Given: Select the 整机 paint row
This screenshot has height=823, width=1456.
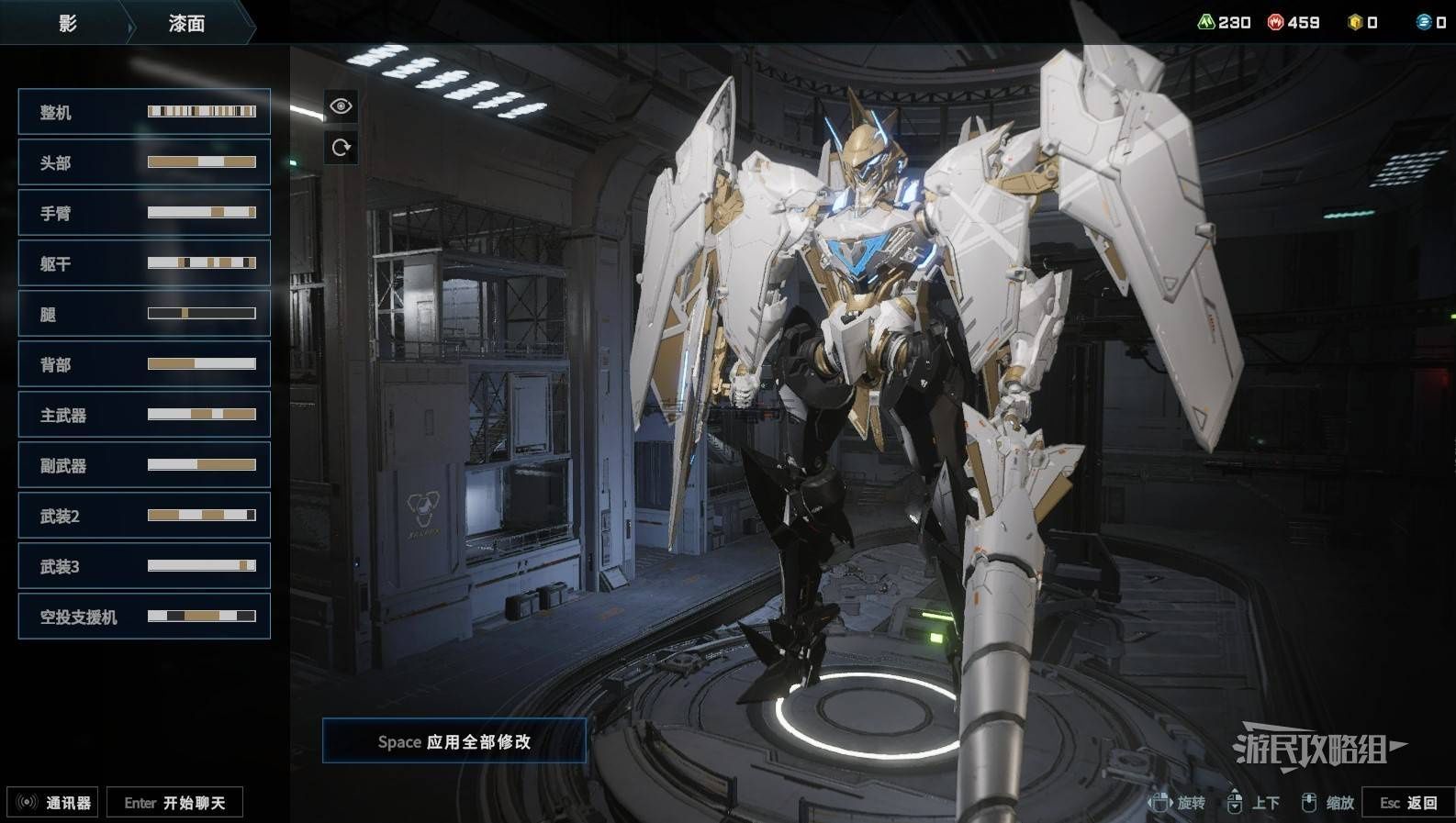Looking at the screenshot, I should click(144, 112).
